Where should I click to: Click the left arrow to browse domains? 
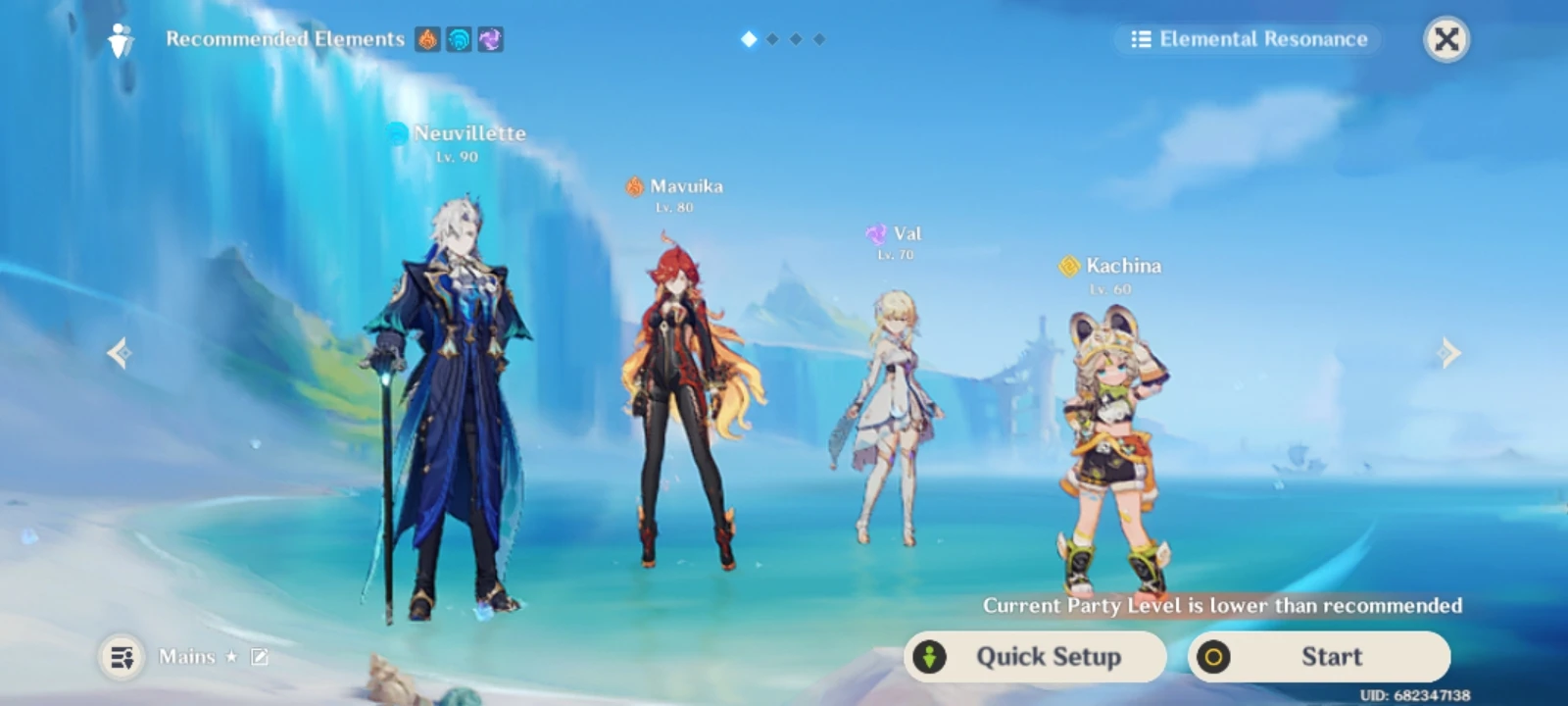118,353
